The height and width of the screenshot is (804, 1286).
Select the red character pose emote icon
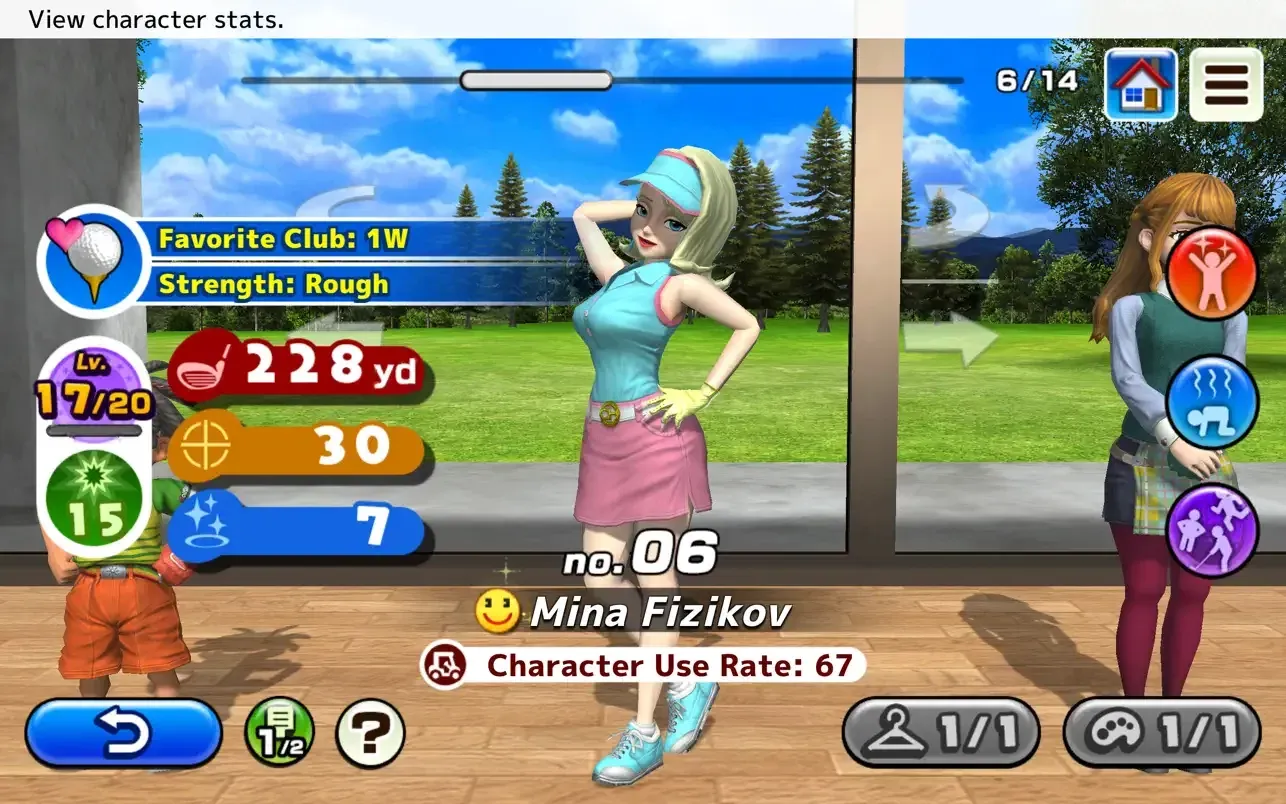[1211, 272]
